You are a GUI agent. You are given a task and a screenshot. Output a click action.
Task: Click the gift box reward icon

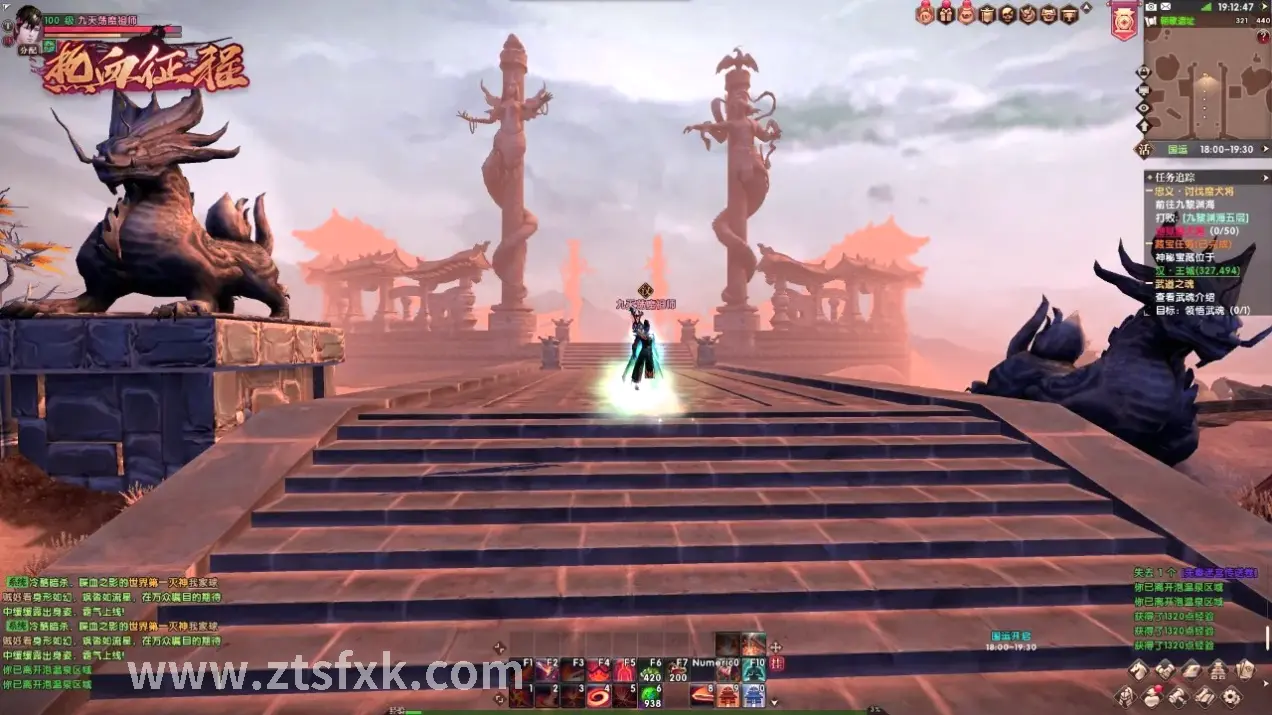(x=945, y=14)
